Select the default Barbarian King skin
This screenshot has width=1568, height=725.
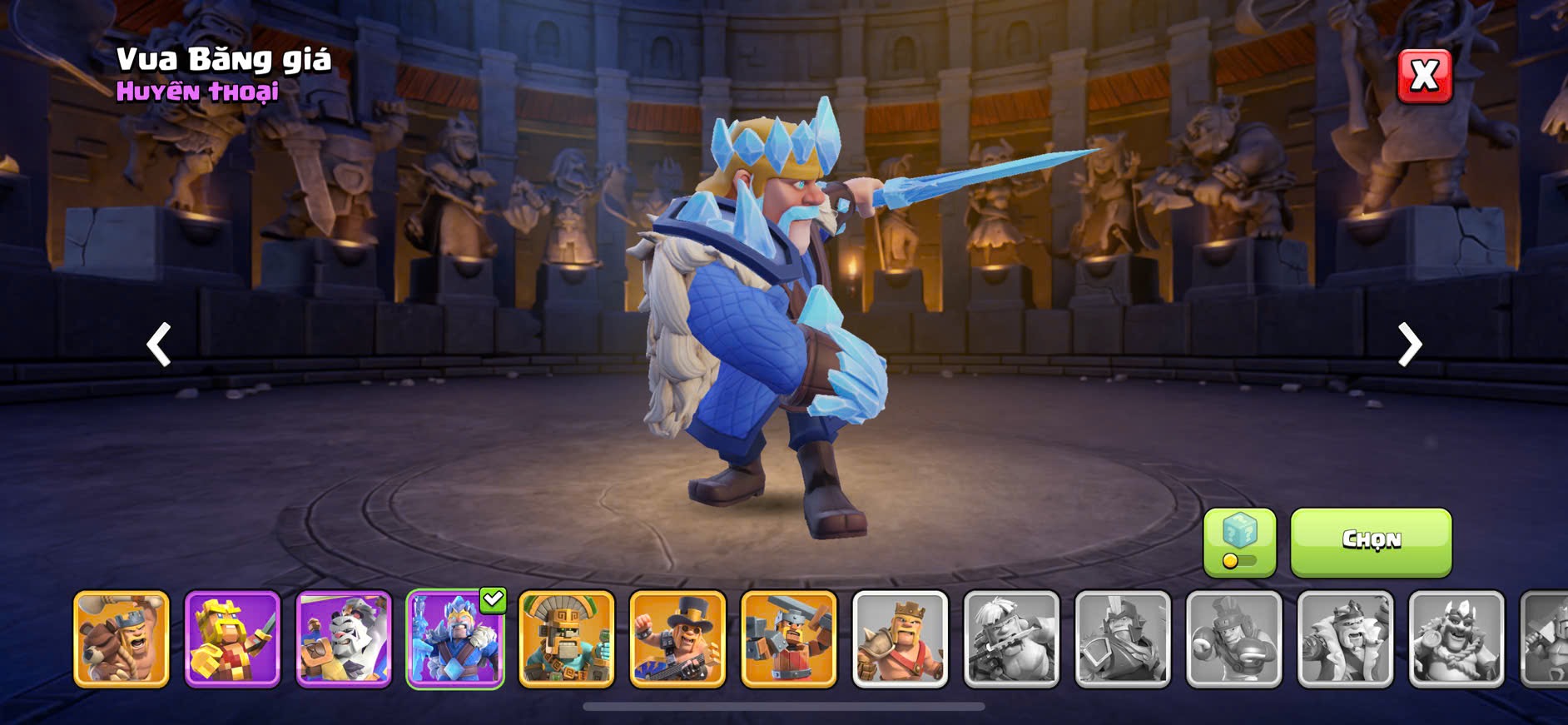[x=901, y=639]
